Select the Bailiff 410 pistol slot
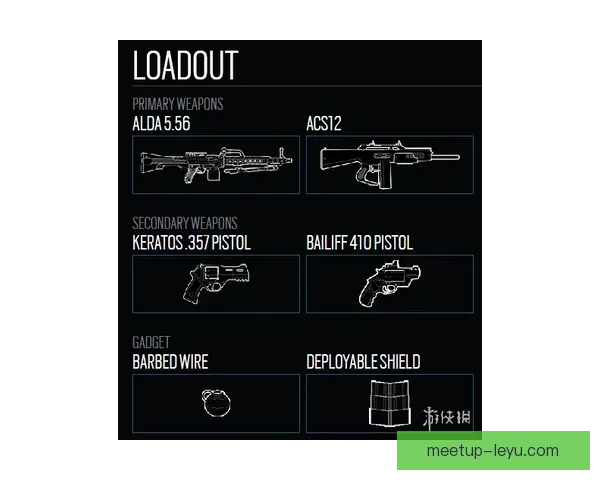The width and height of the screenshot is (600, 480). tap(389, 284)
